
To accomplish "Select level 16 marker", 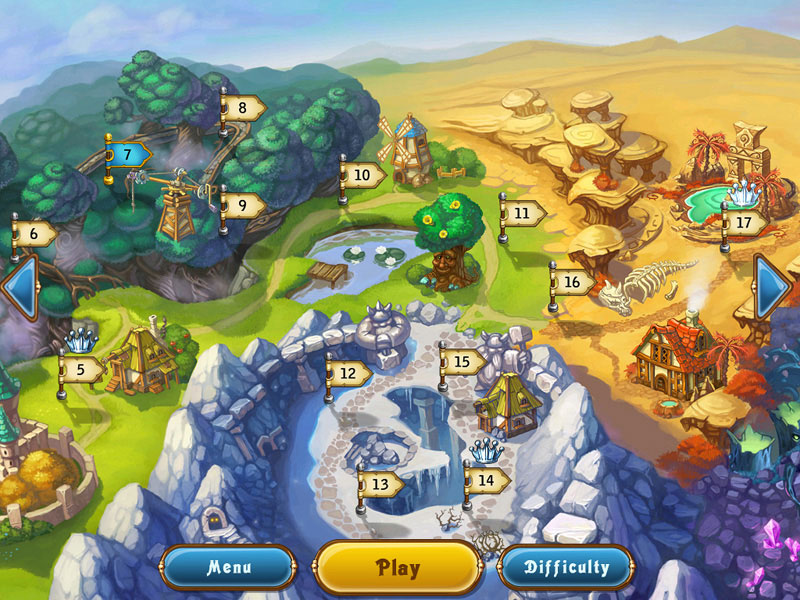I will click(x=573, y=282).
